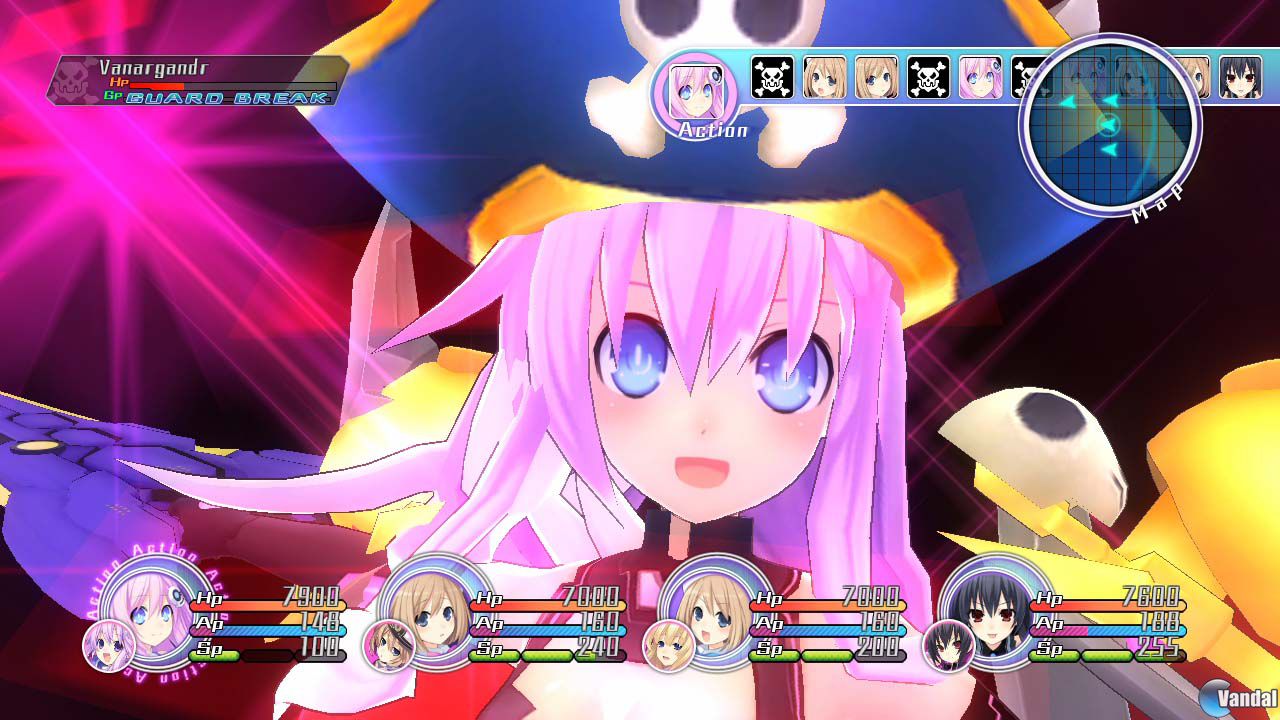
Task: Click the player marker icon on the minimap
Action: point(1110,124)
